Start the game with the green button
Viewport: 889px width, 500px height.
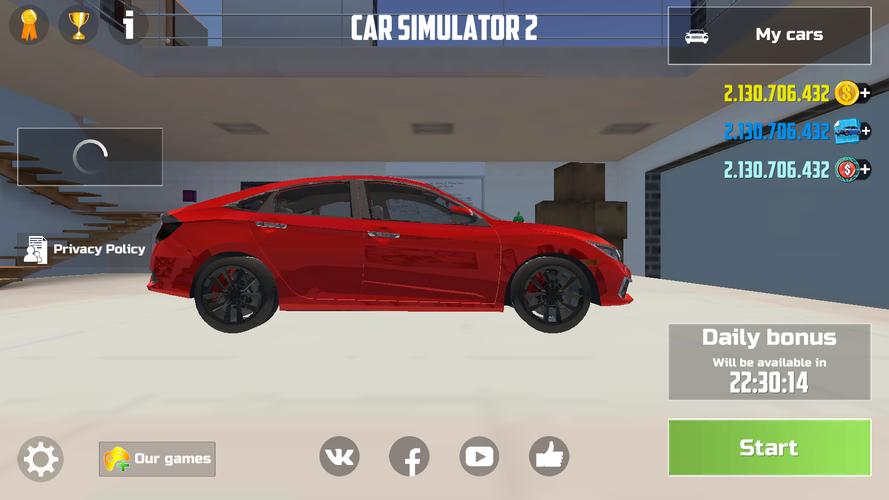point(769,447)
